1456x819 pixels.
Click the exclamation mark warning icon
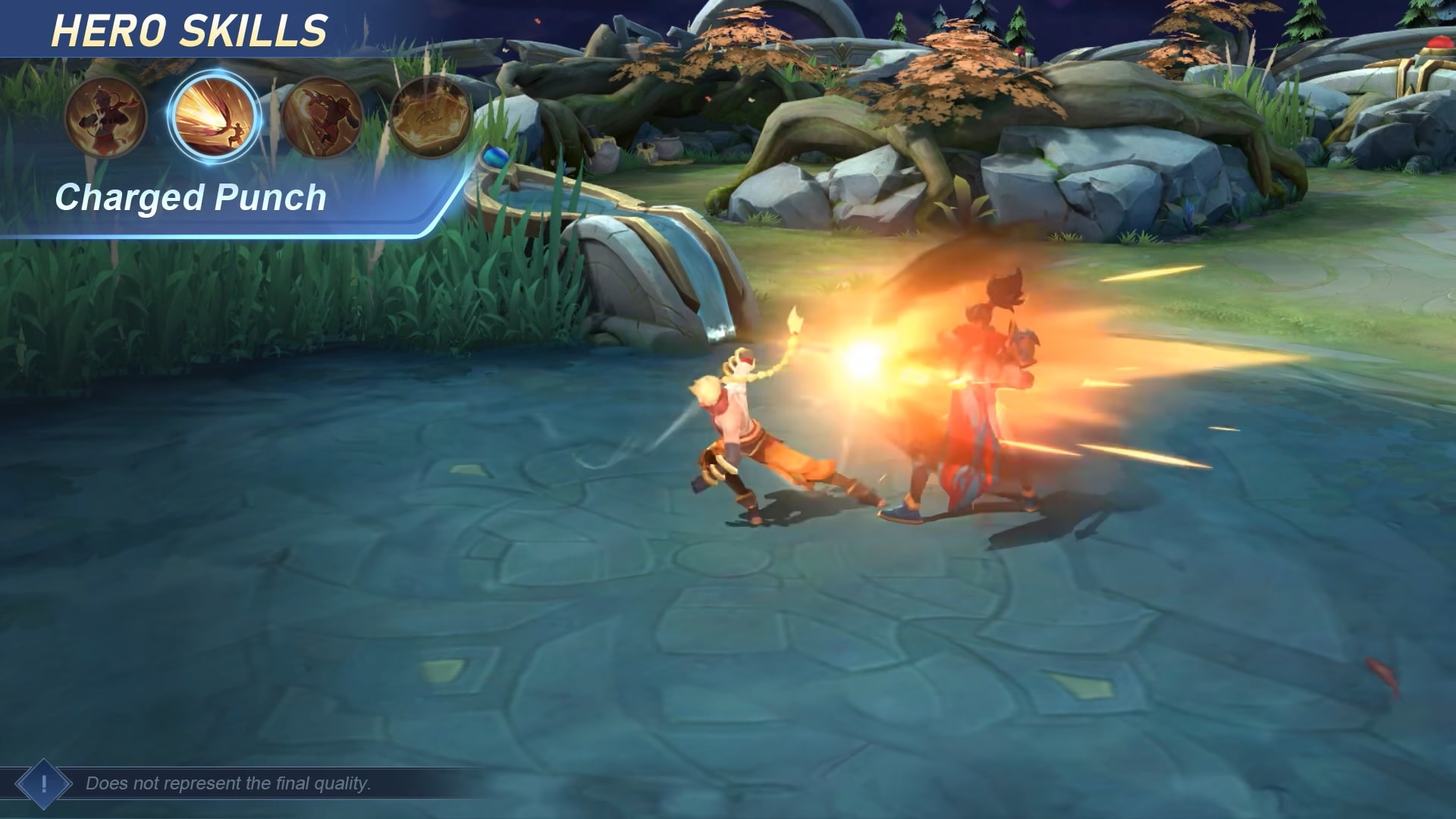43,783
